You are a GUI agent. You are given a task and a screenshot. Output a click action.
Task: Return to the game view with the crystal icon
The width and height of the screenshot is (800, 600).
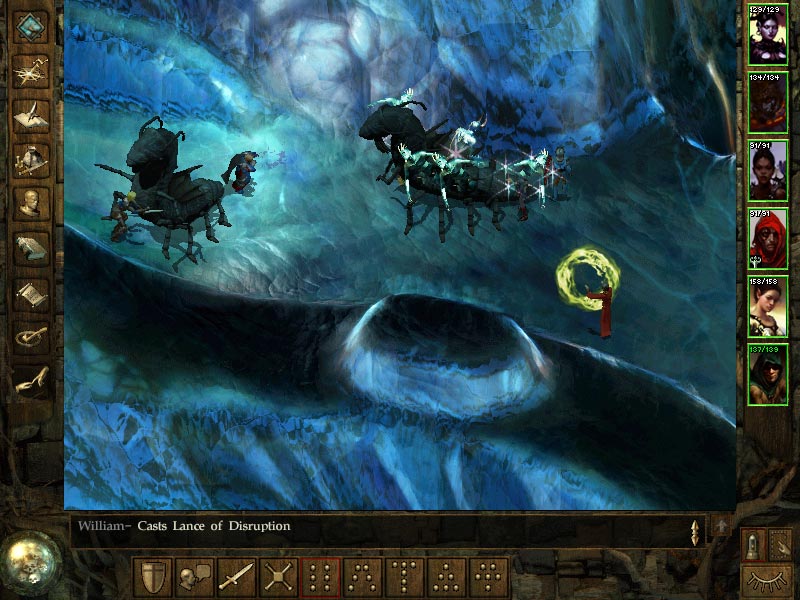pos(32,24)
